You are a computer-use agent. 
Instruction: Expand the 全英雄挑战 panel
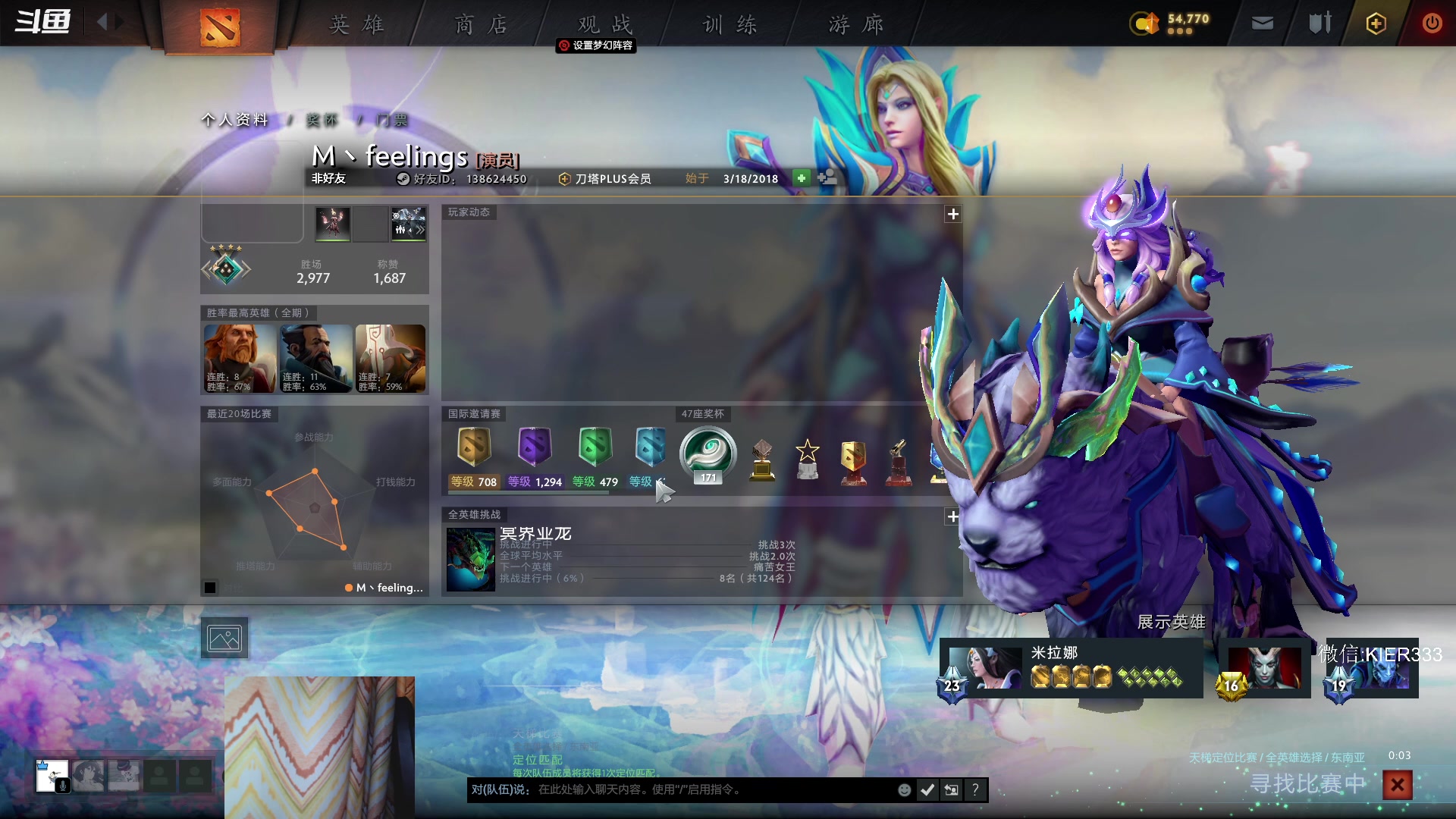[953, 516]
